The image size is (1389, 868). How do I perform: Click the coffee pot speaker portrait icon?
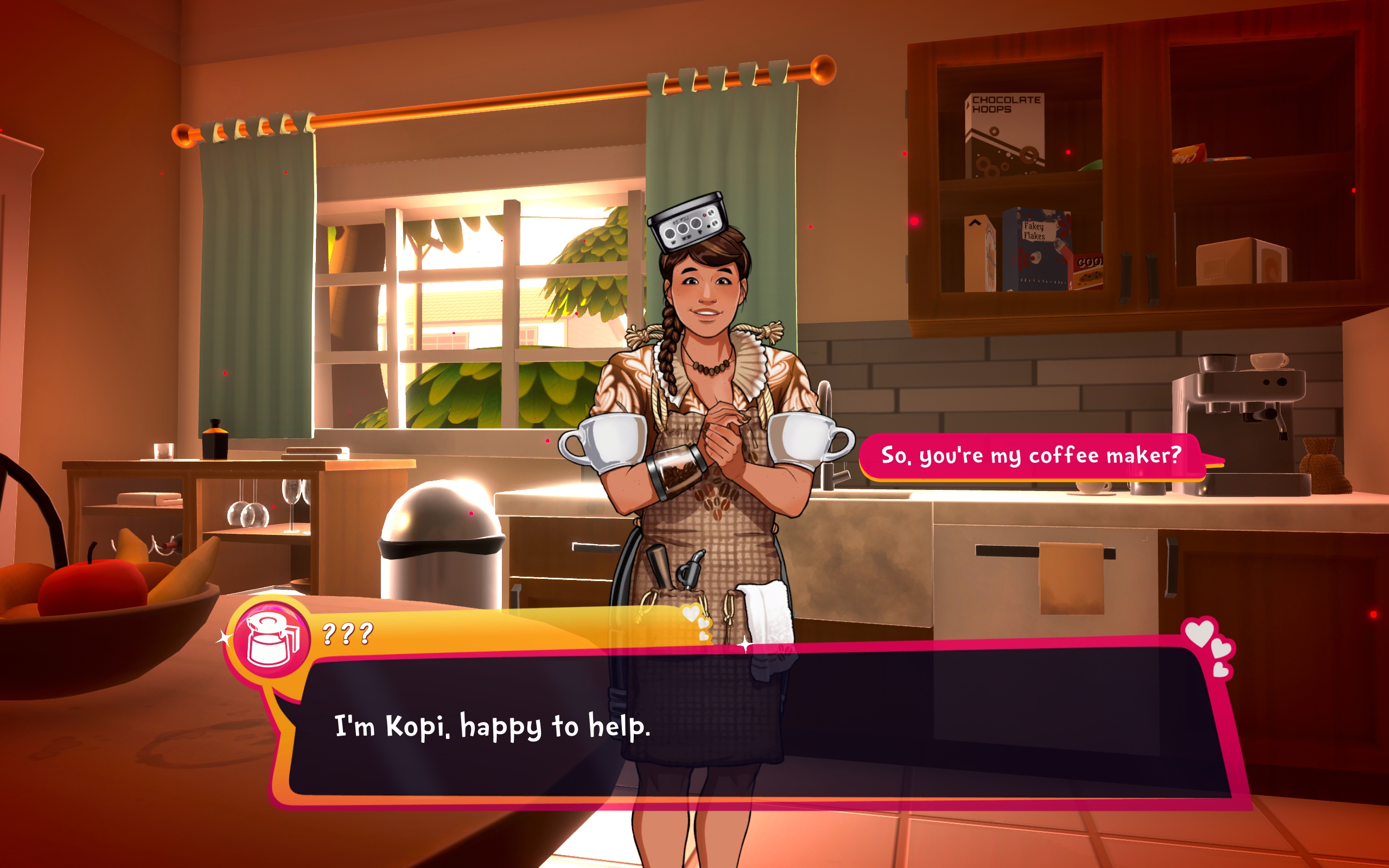[272, 640]
